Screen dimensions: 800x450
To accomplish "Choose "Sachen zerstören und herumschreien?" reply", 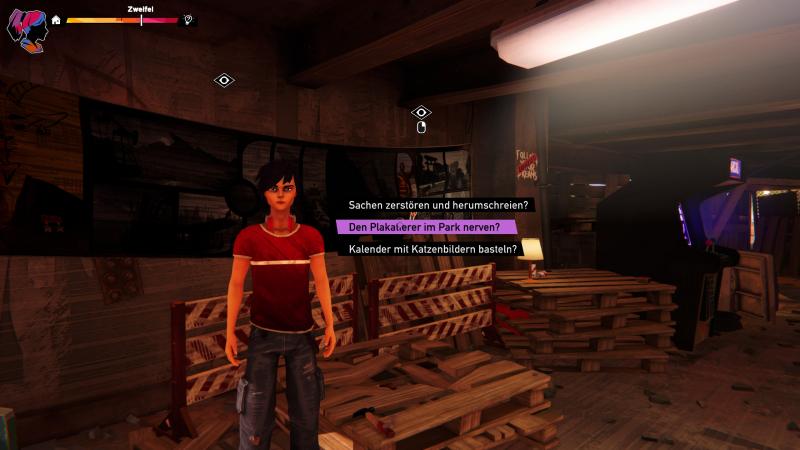I will click(438, 205).
